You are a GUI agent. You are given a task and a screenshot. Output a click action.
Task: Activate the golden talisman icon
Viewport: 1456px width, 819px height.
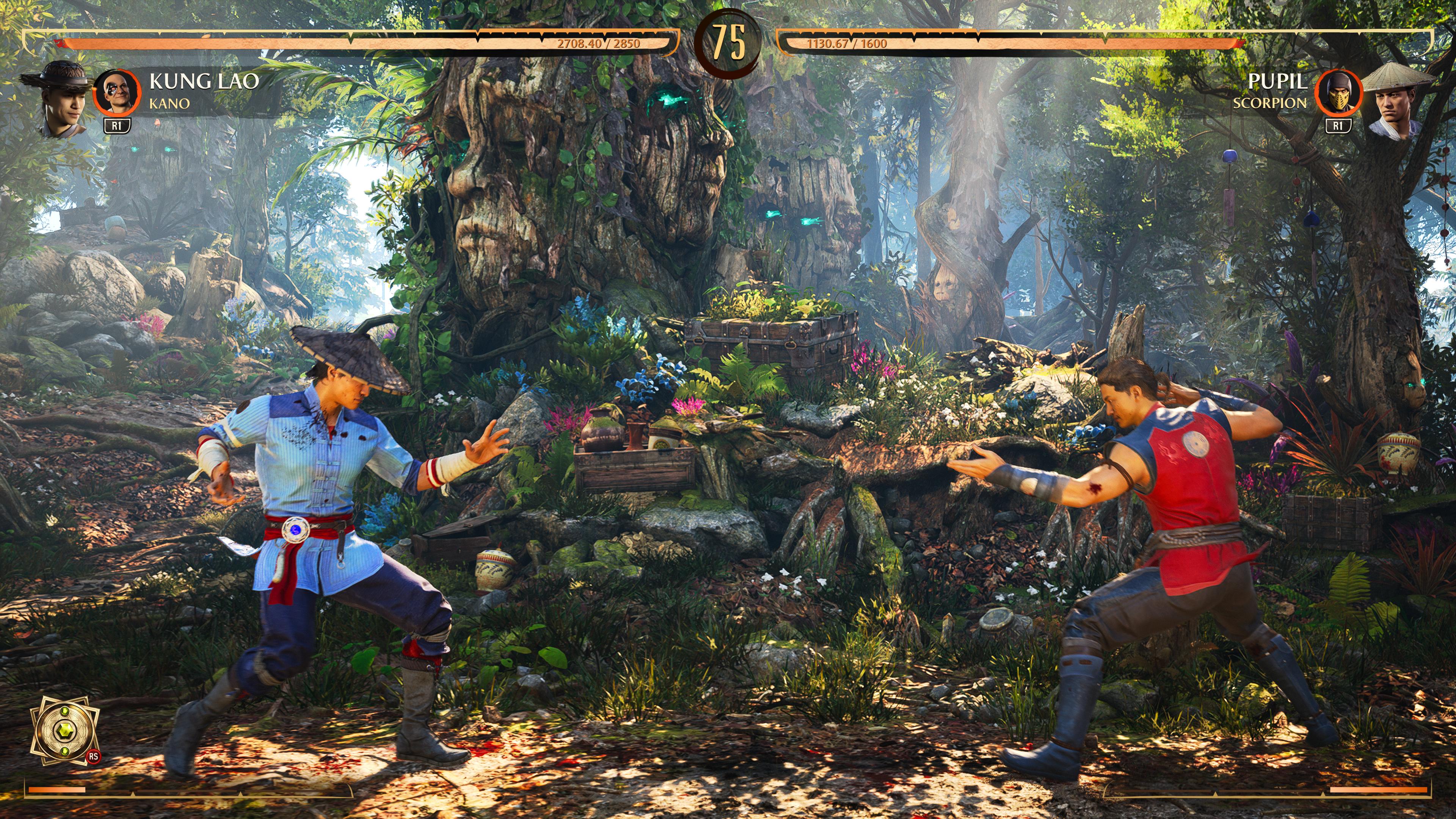point(64,730)
